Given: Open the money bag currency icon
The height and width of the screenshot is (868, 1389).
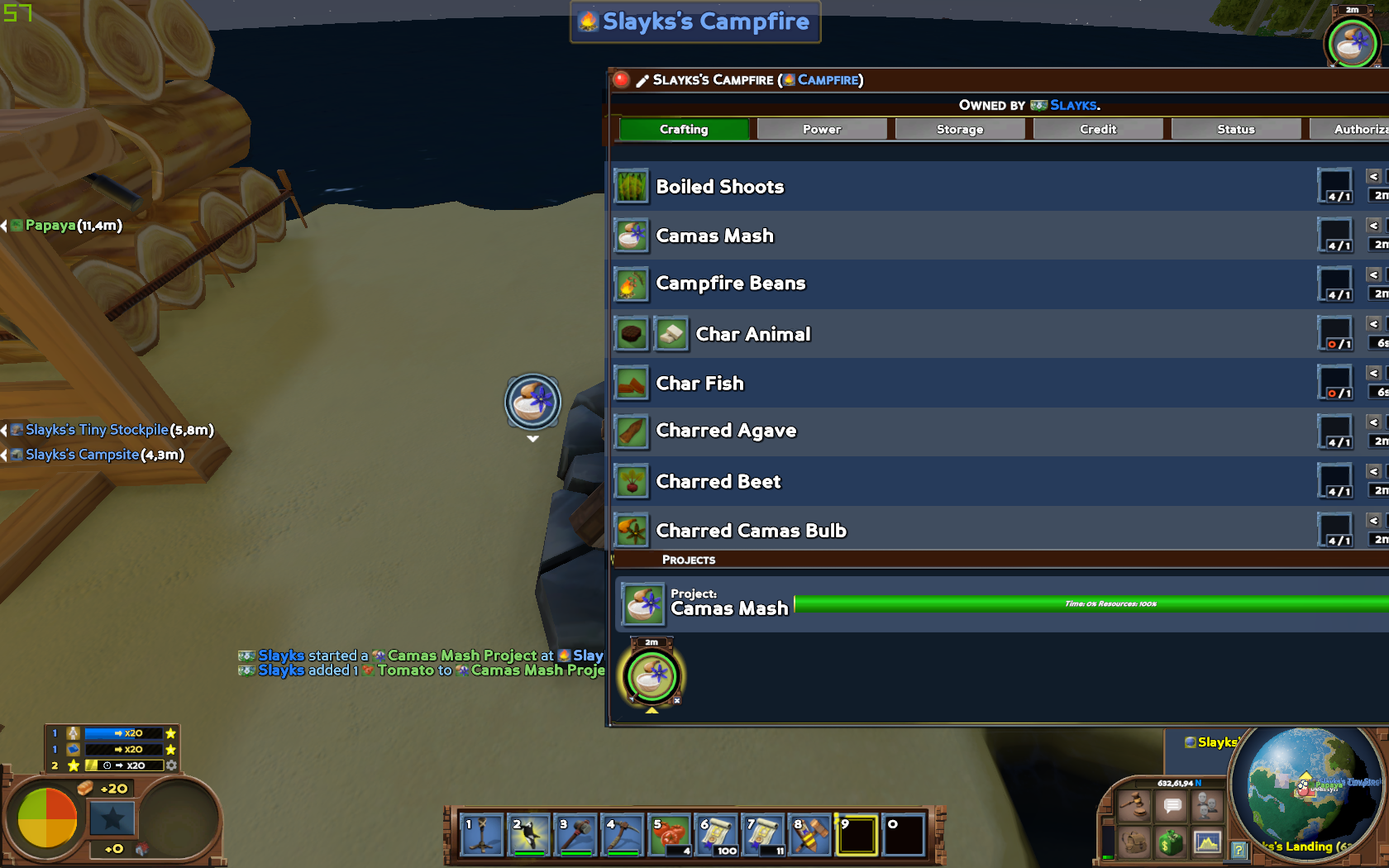Looking at the screenshot, I should (1172, 842).
